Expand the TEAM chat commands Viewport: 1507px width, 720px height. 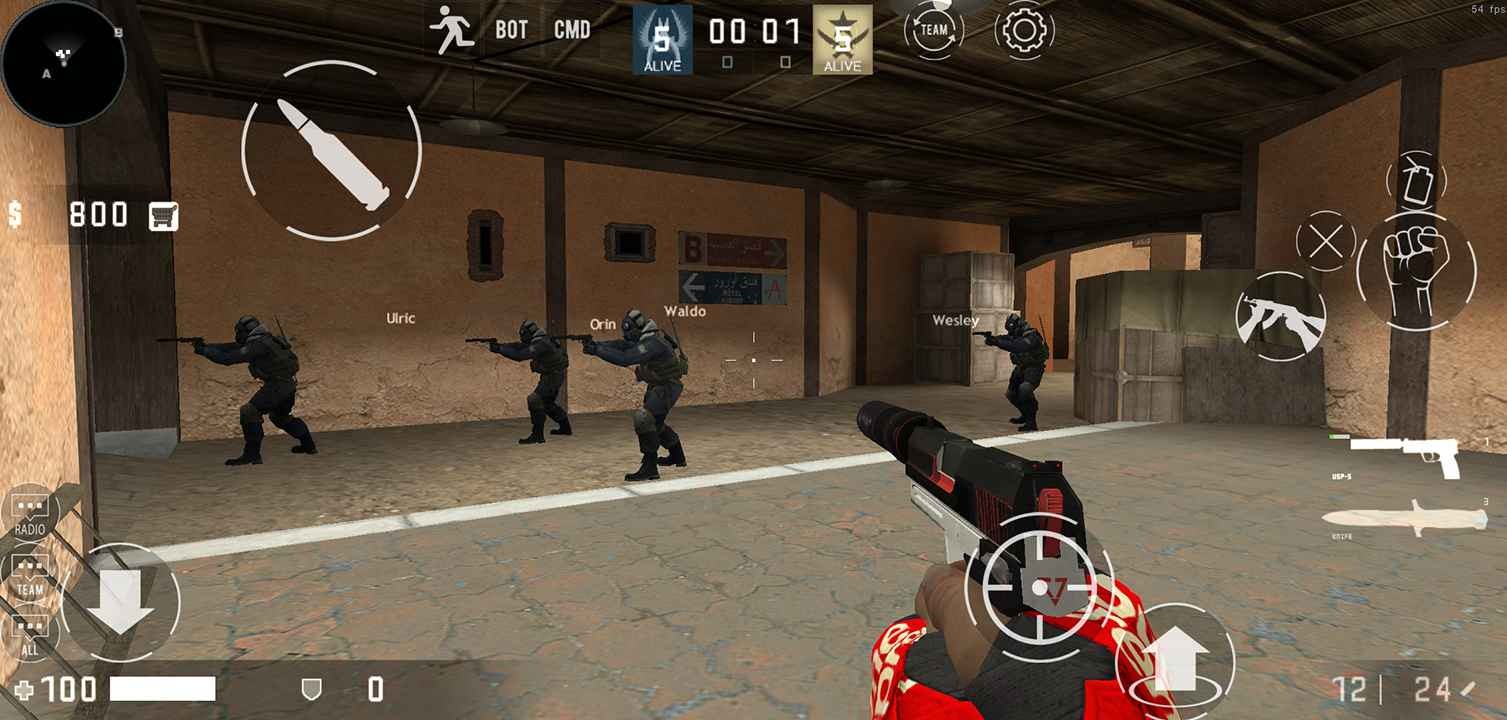[x=30, y=573]
